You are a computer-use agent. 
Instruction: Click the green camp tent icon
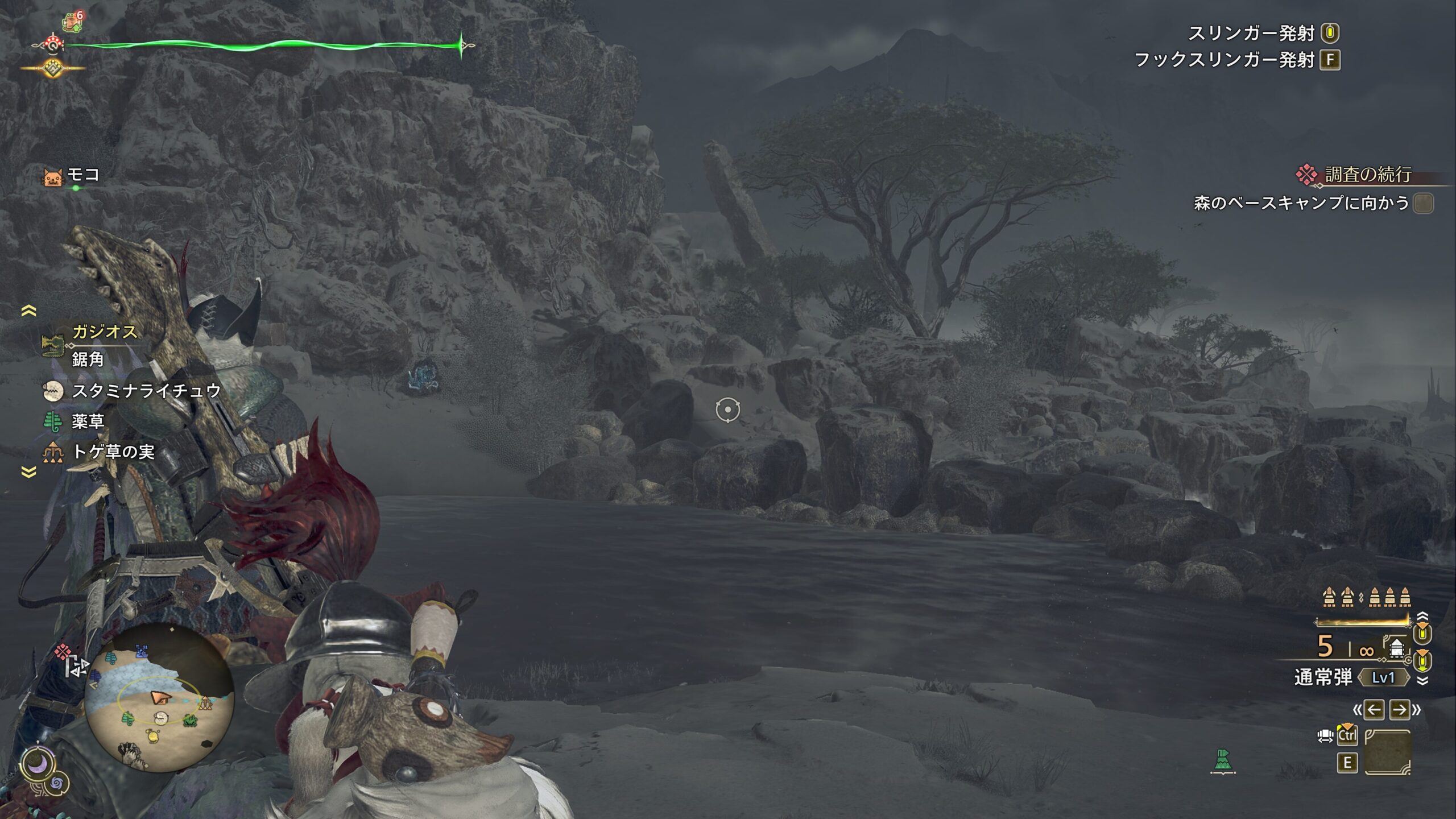pos(1223,760)
